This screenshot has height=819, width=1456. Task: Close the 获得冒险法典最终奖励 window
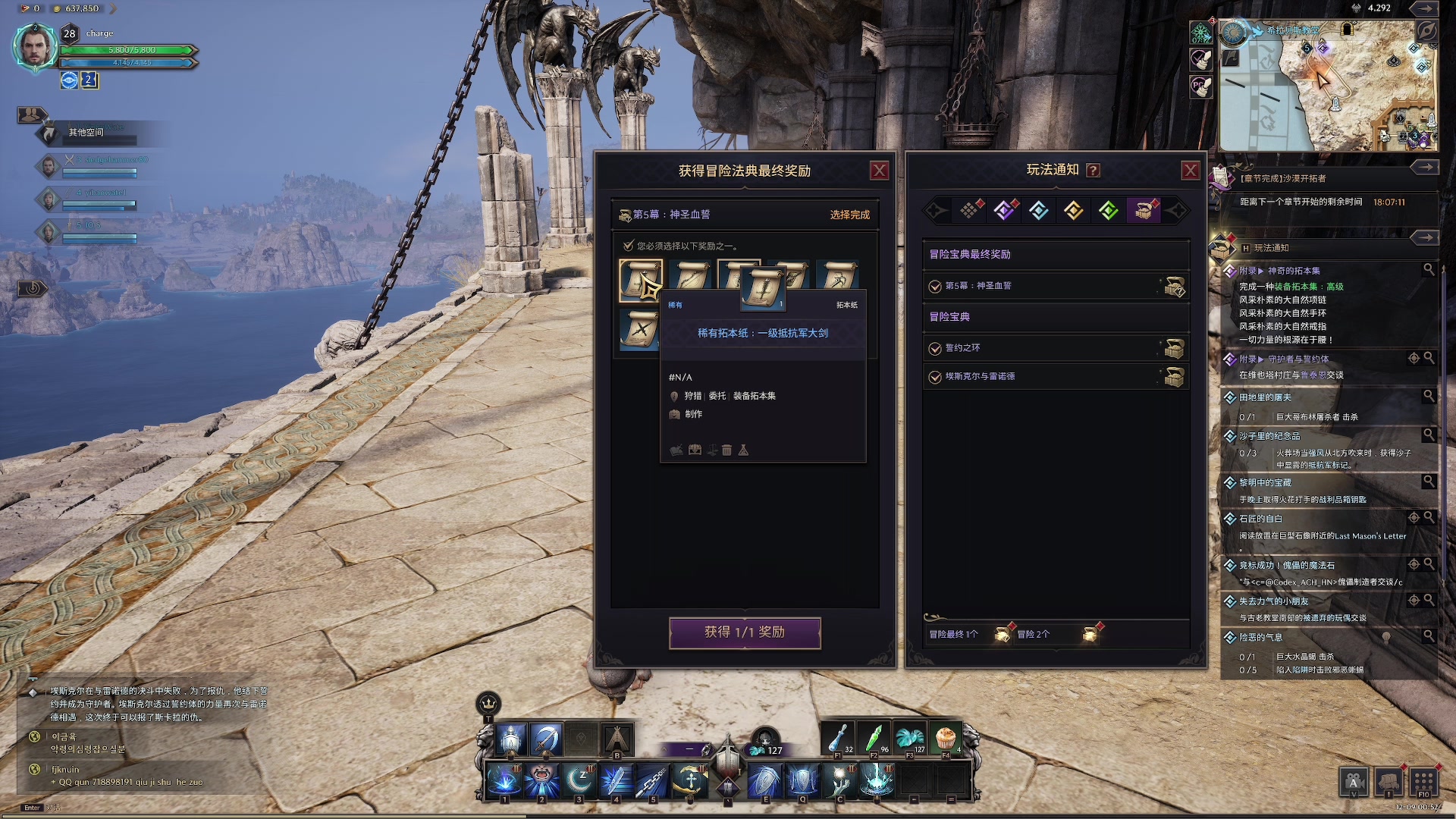[x=879, y=171]
